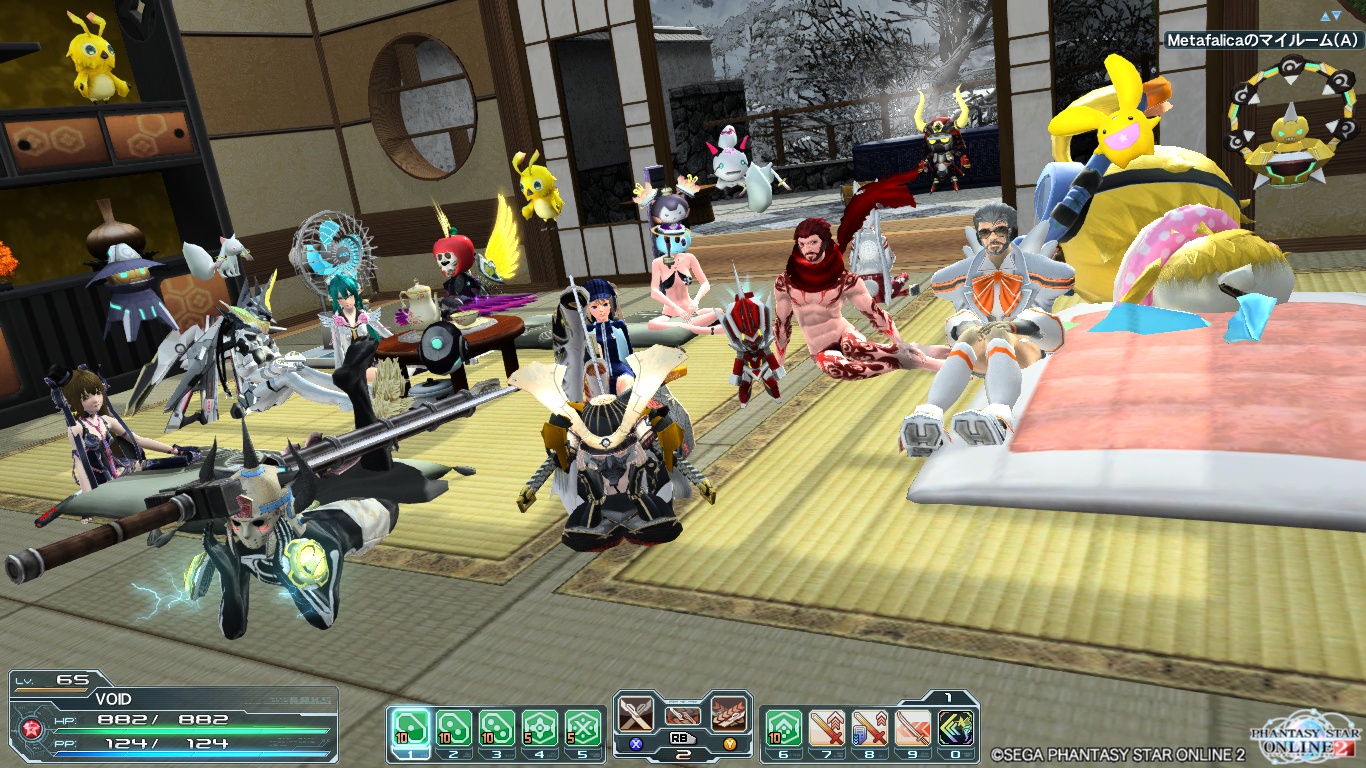
Task: Click the upward arrow toggle near the room name
Action: pyautogui.click(x=1326, y=16)
